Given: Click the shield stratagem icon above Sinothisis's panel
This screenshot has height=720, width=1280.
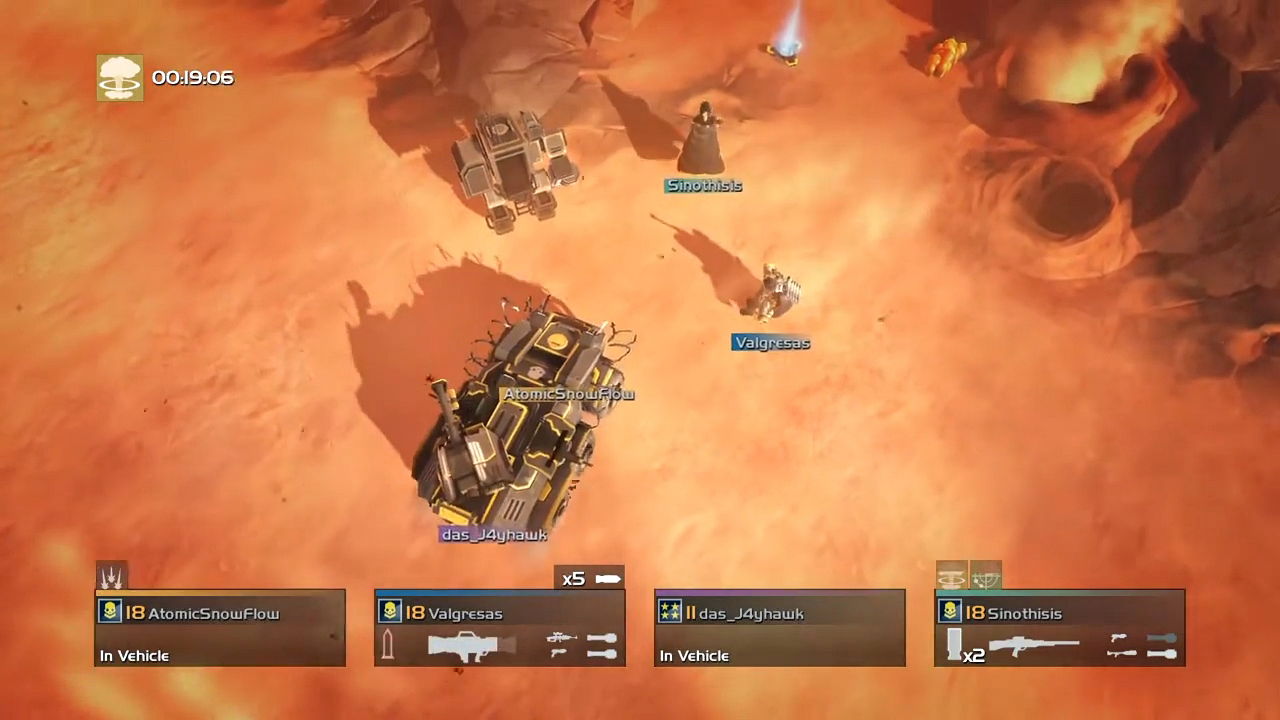Looking at the screenshot, I should (x=986, y=575).
